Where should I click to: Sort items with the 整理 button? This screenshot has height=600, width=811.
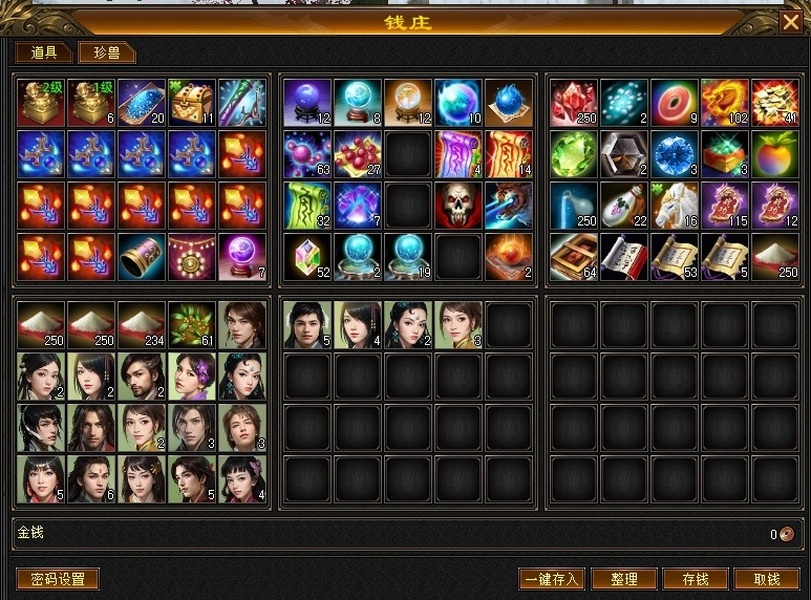(x=624, y=579)
